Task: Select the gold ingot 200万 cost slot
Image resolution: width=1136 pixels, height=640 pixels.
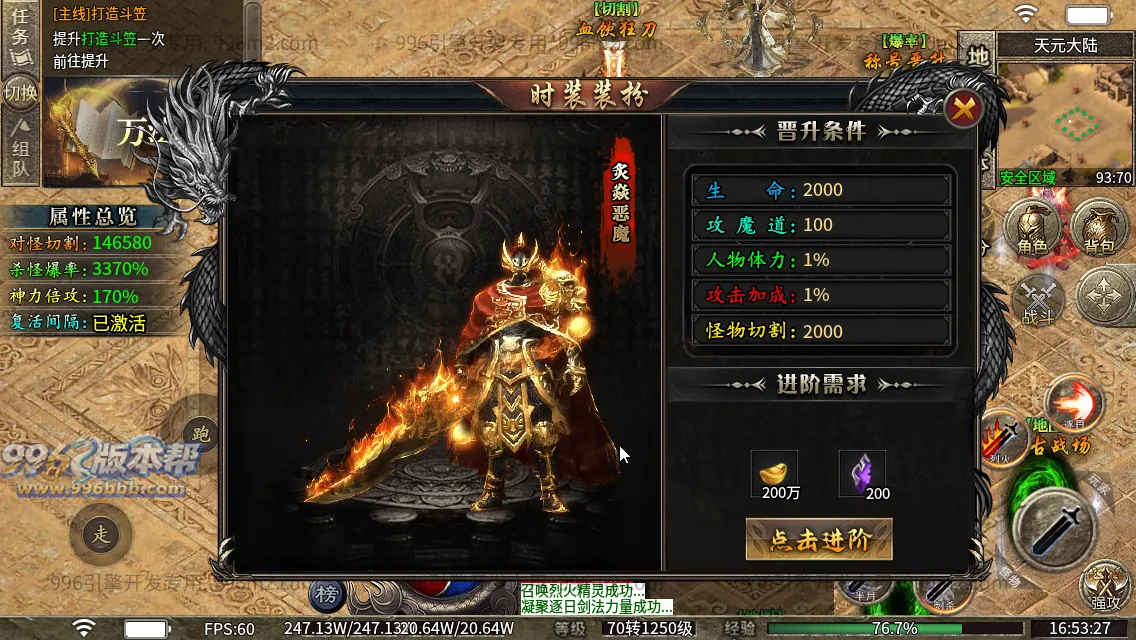Action: pyautogui.click(x=774, y=474)
